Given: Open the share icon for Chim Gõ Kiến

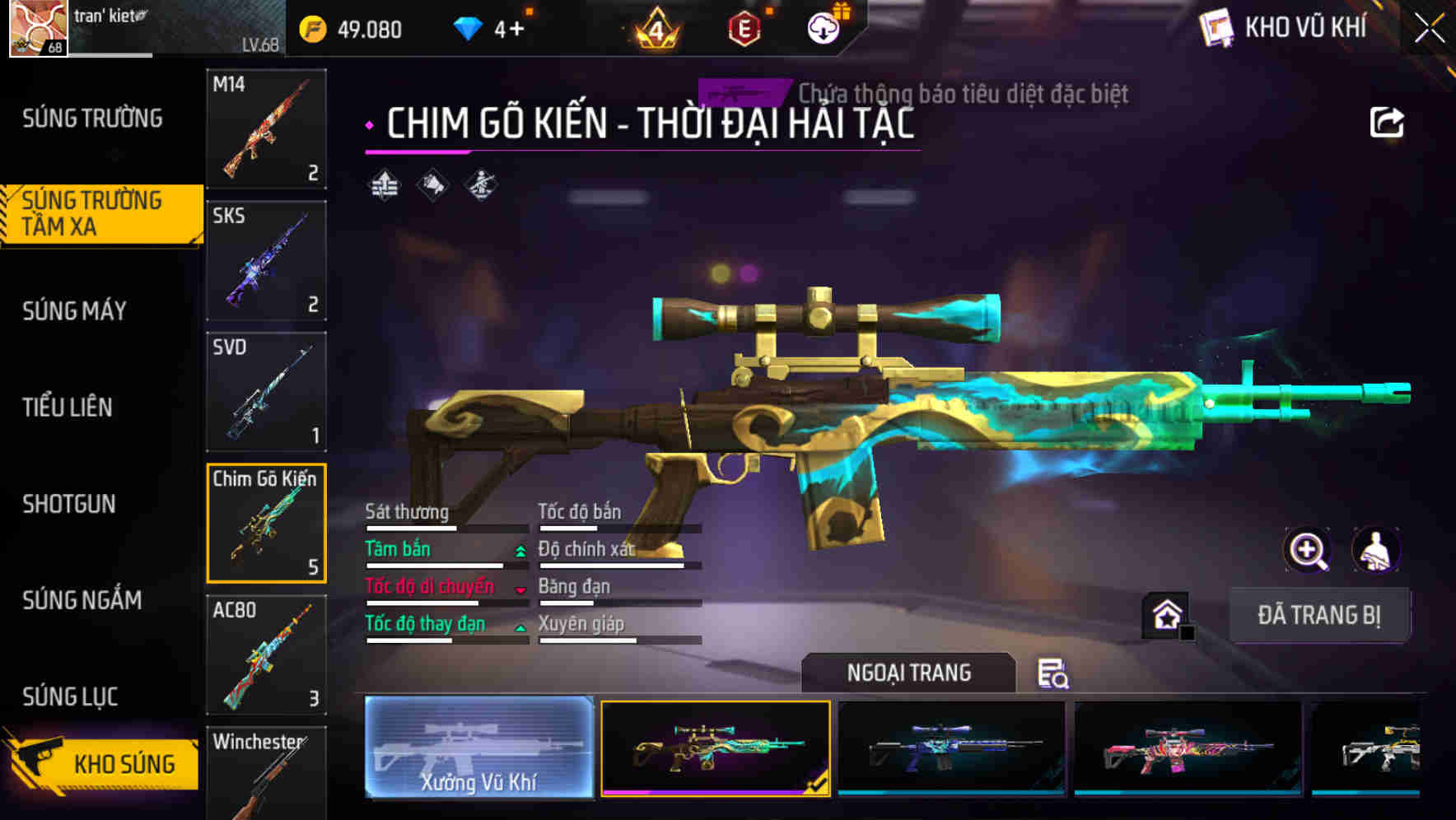Looking at the screenshot, I should click(1388, 121).
